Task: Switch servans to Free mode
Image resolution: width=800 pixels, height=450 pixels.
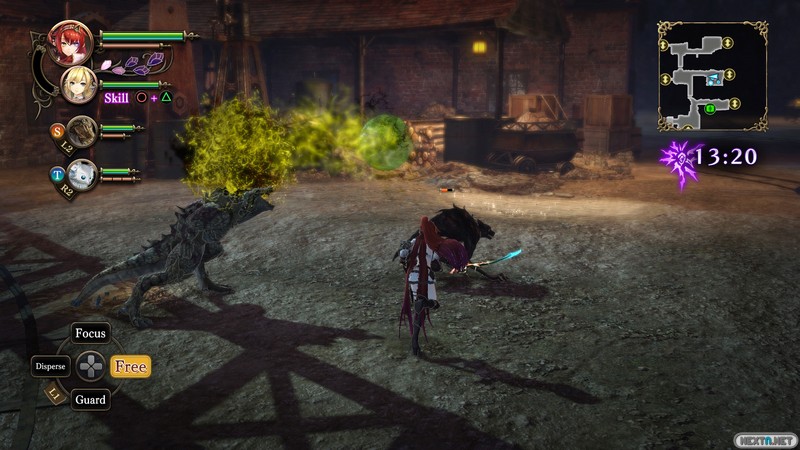Action: pos(130,367)
